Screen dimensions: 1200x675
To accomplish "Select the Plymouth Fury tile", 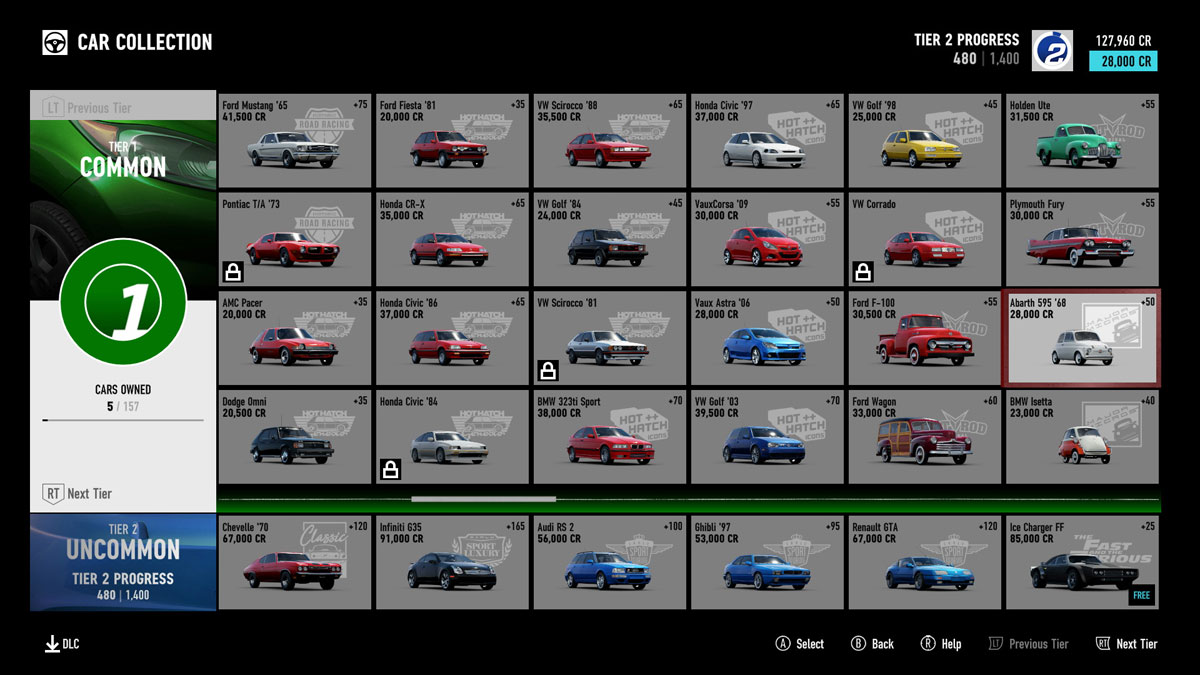I will pyautogui.click(x=1082, y=240).
